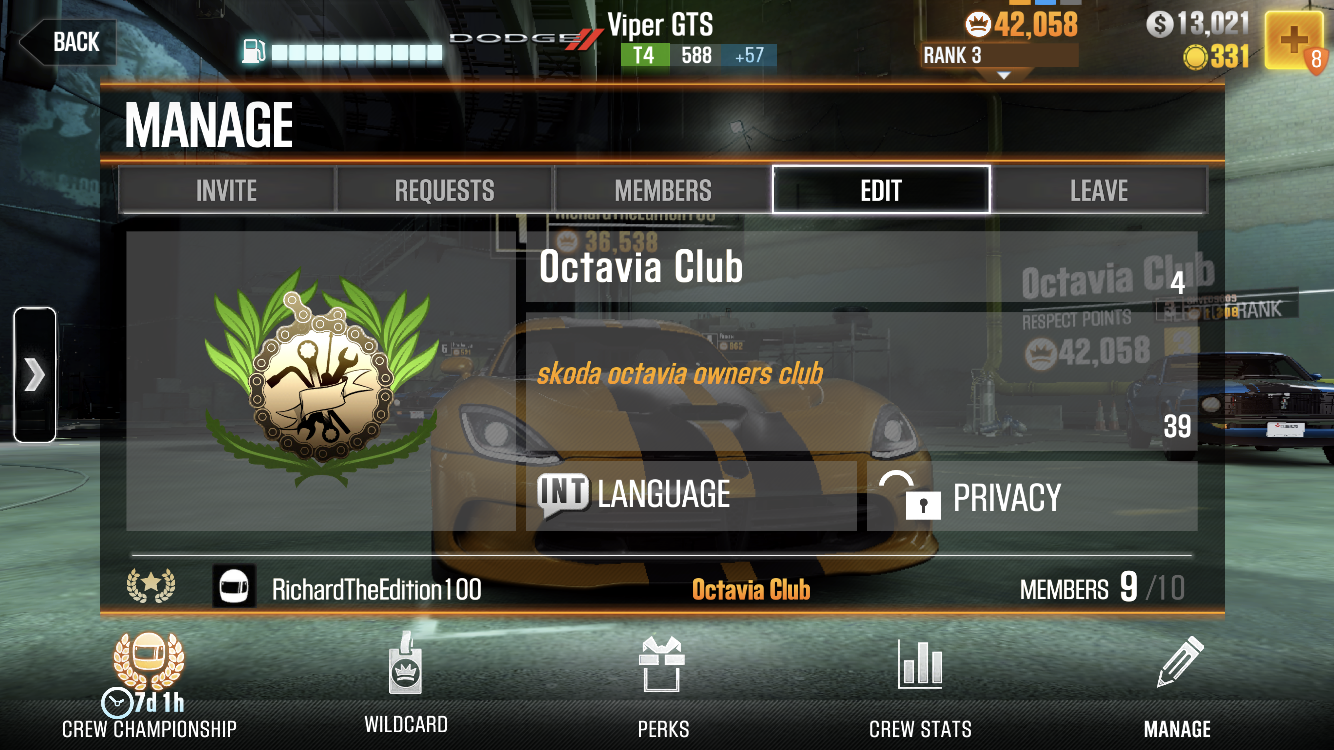Select the Edit tab
The height and width of the screenshot is (750, 1334).
pos(881,190)
